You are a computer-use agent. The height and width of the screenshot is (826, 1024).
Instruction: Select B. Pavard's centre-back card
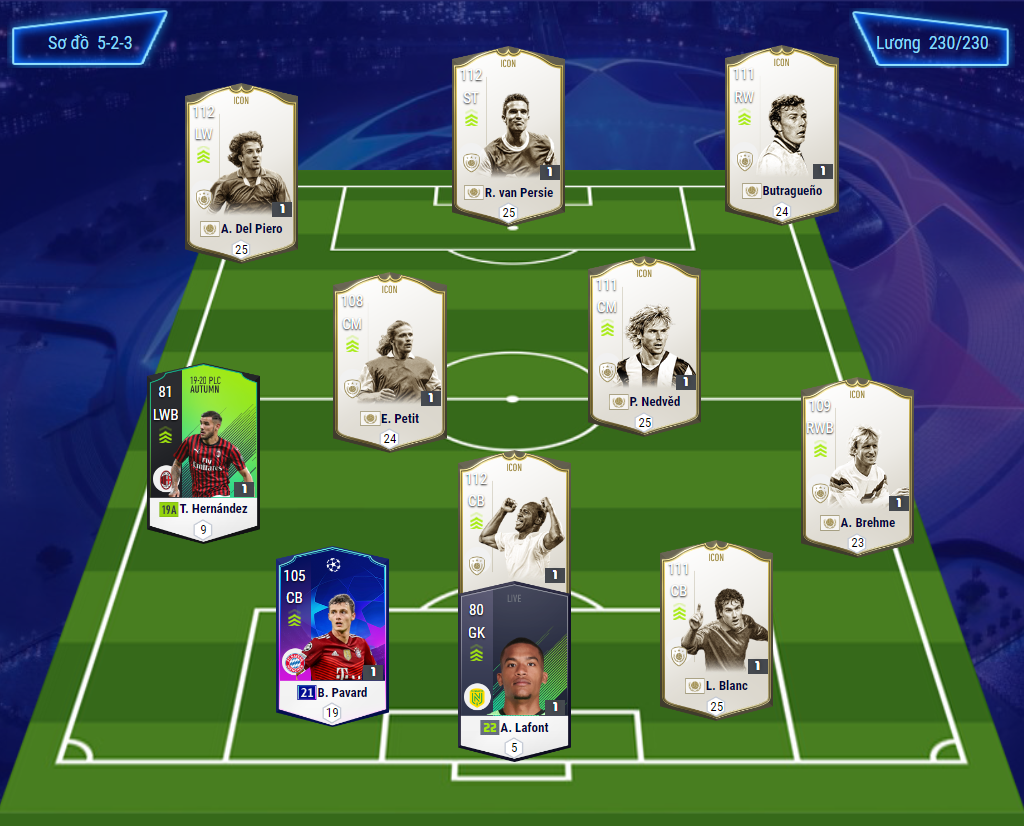point(333,630)
